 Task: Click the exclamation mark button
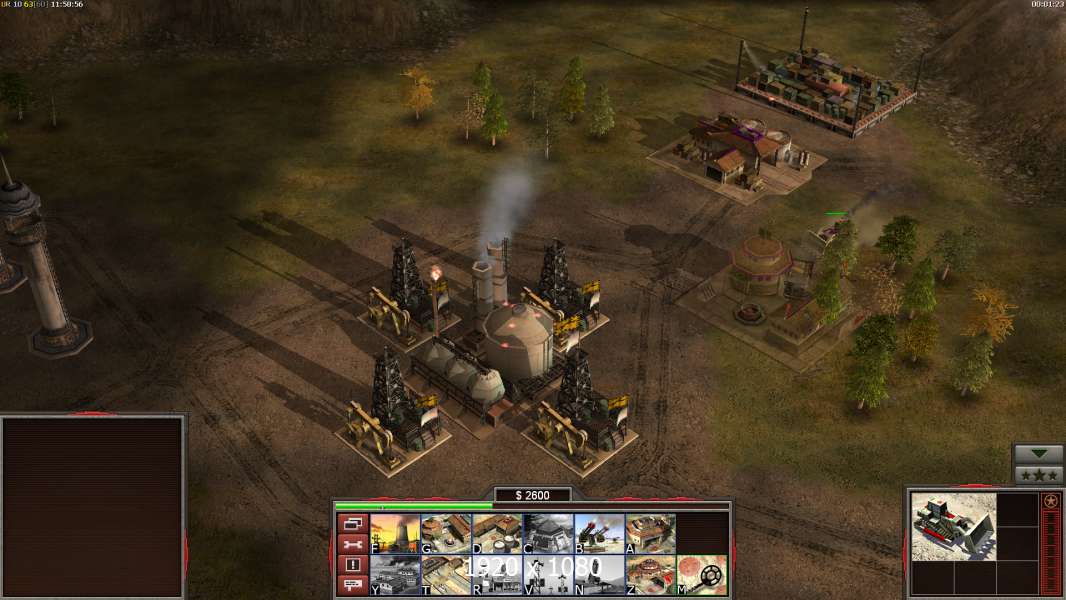tap(351, 565)
